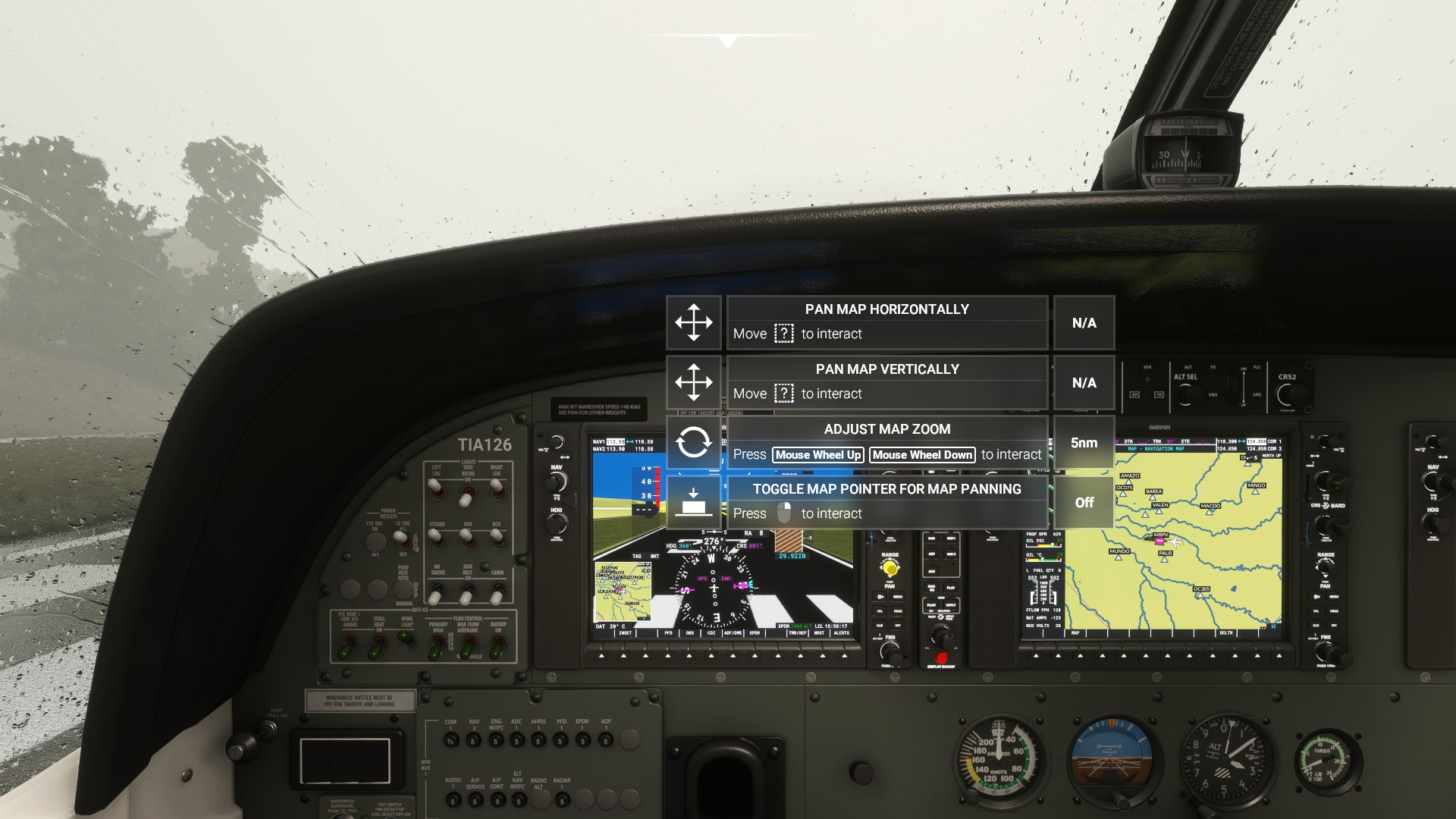The width and height of the screenshot is (1456, 819).
Task: Click the up-arrow softkey below the MAP label
Action: 1081,657
